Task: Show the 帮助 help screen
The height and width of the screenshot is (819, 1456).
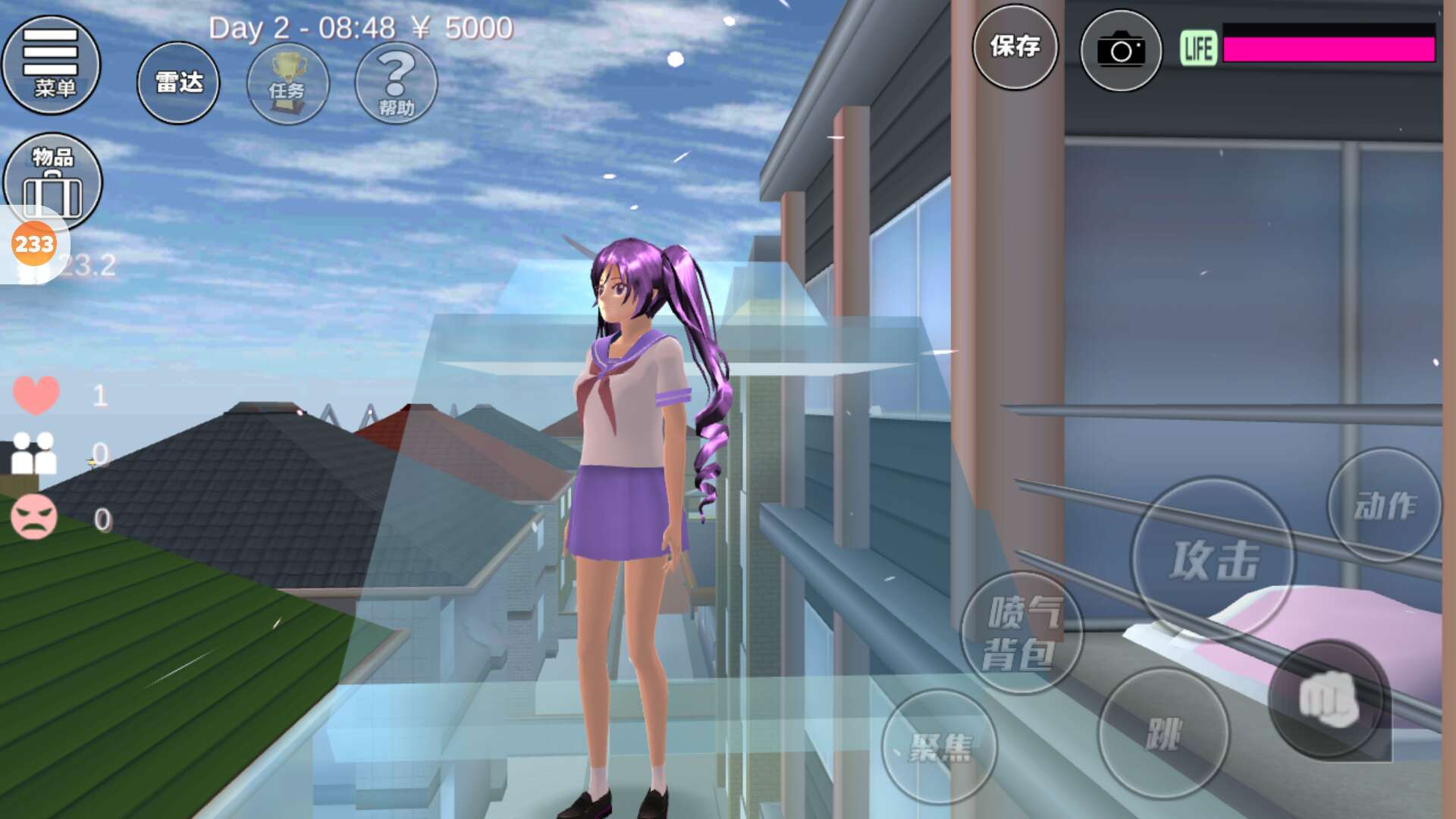Action: click(x=396, y=84)
